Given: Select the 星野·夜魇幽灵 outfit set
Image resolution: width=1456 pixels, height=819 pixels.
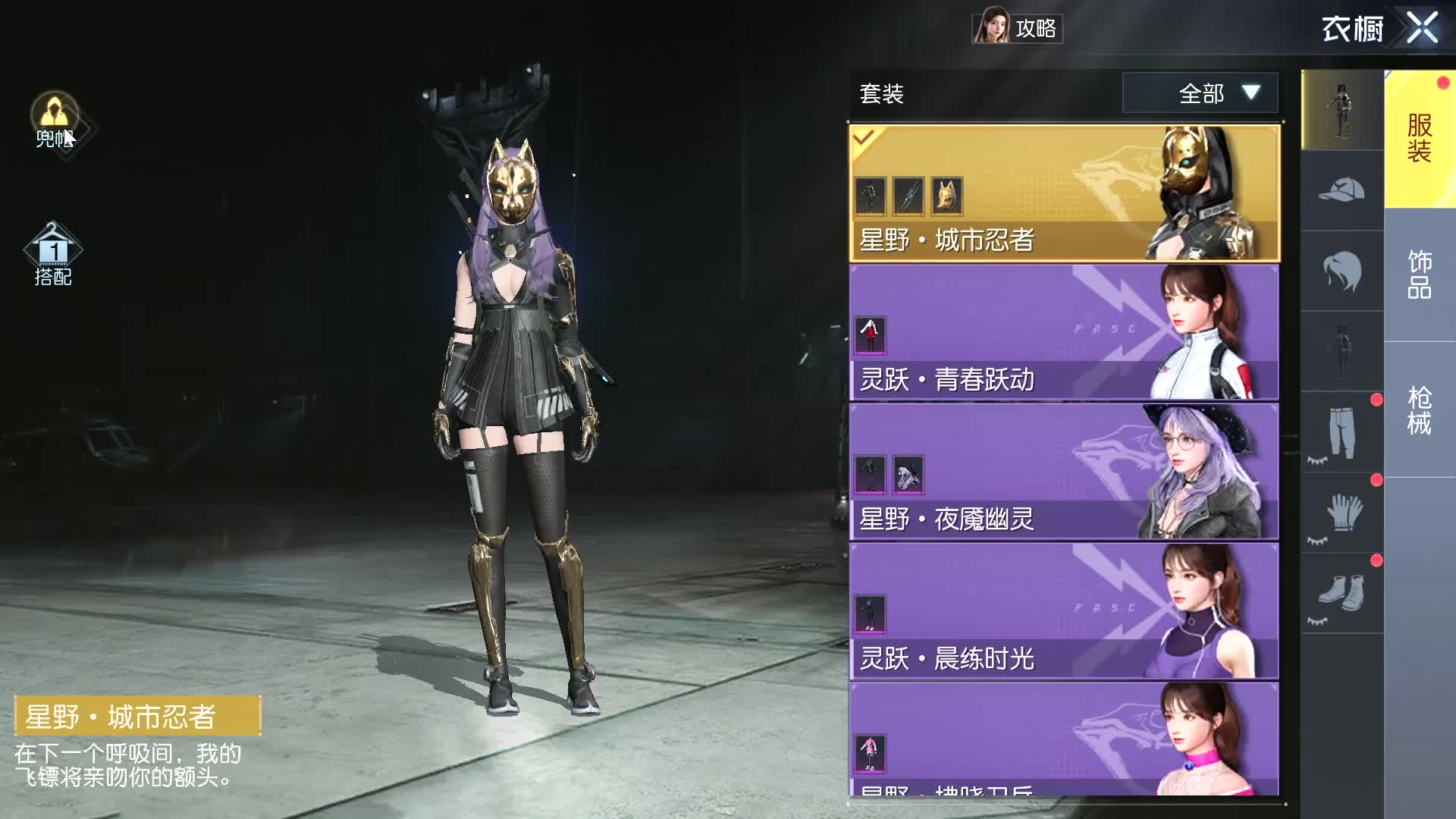Looking at the screenshot, I should (1063, 472).
